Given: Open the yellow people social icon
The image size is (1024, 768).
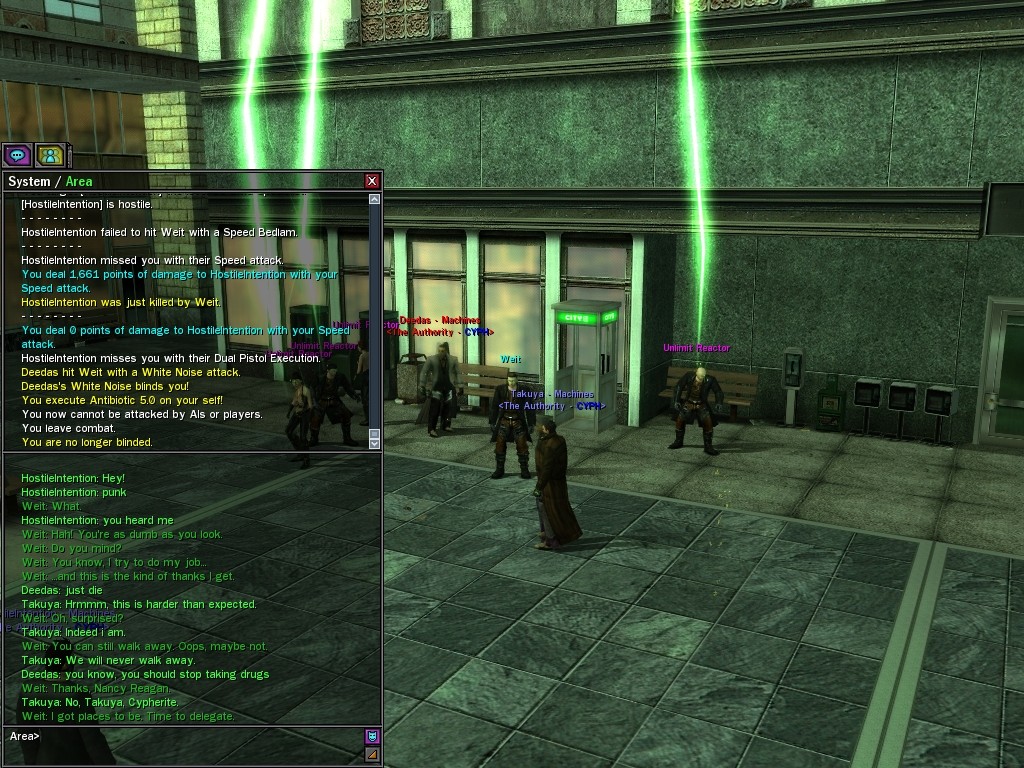Looking at the screenshot, I should pyautogui.click(x=50, y=155).
